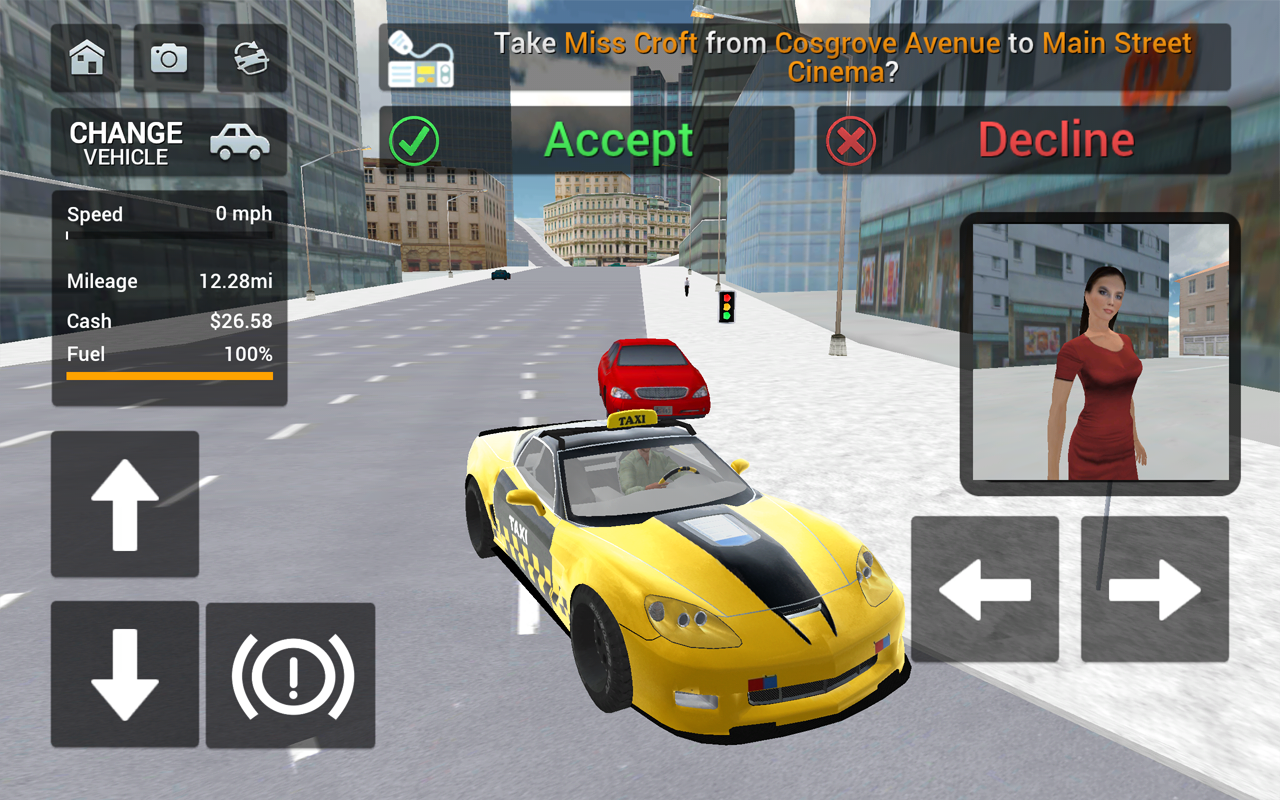Hold the left arrow to steer left
Screen dimensions: 1280x800
coord(986,588)
